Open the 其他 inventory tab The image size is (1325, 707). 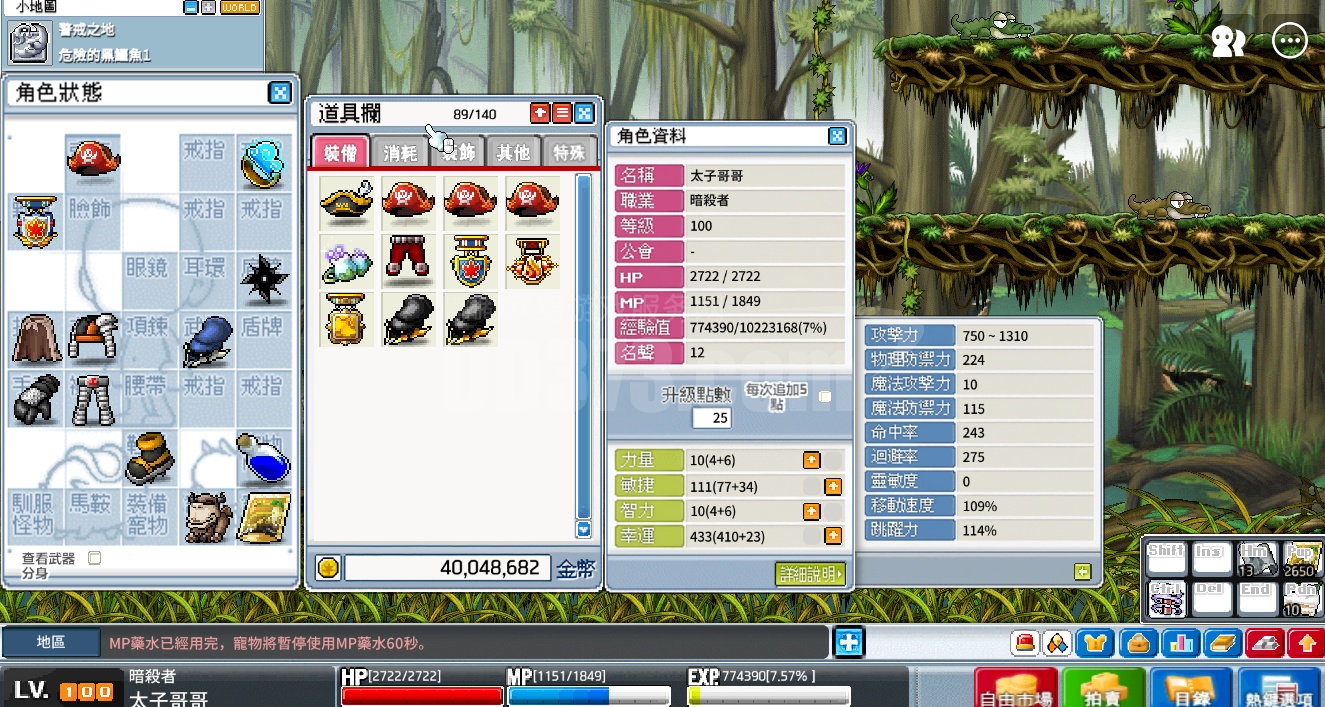[x=513, y=153]
